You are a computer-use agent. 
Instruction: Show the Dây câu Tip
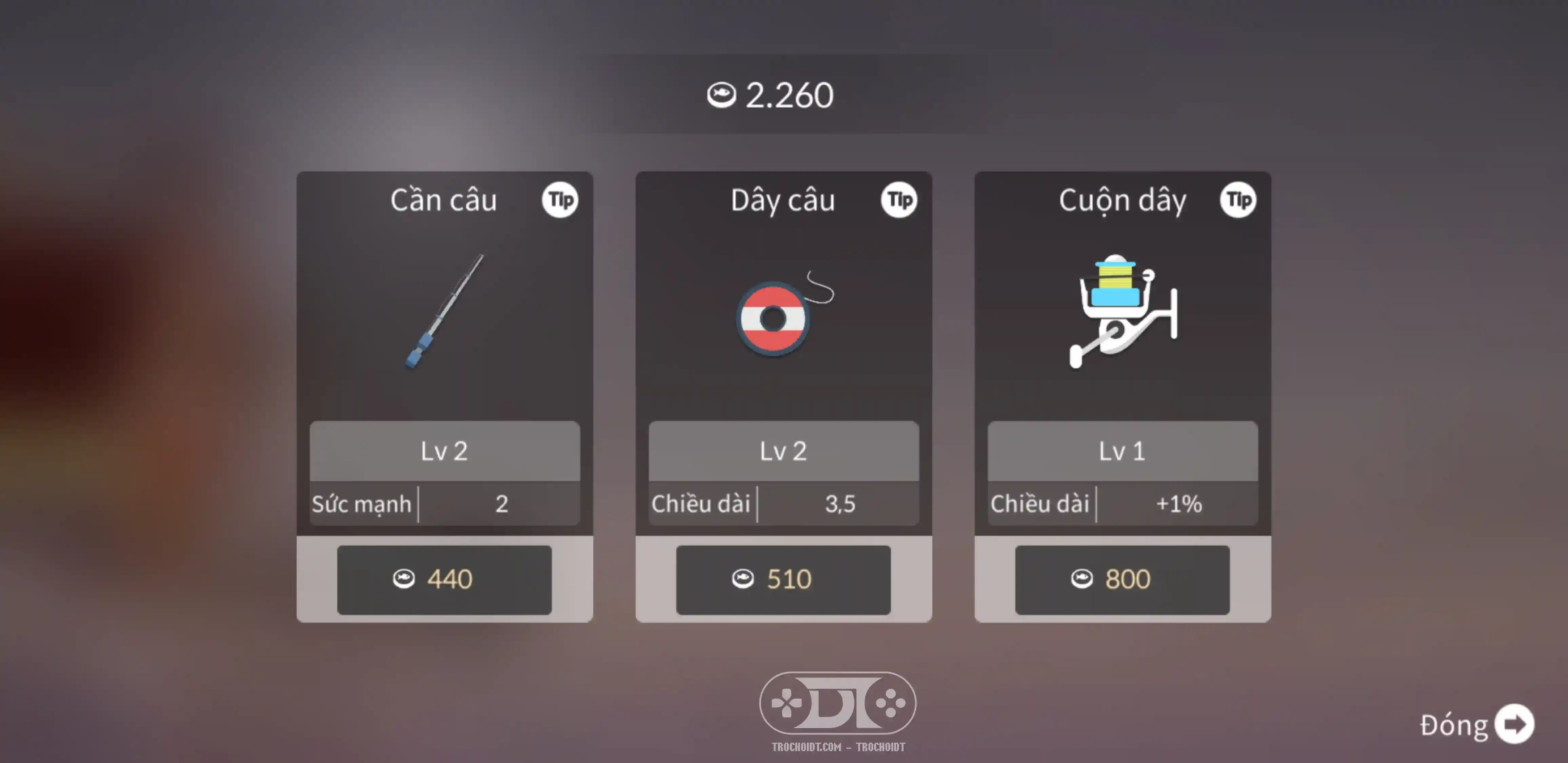coord(899,200)
